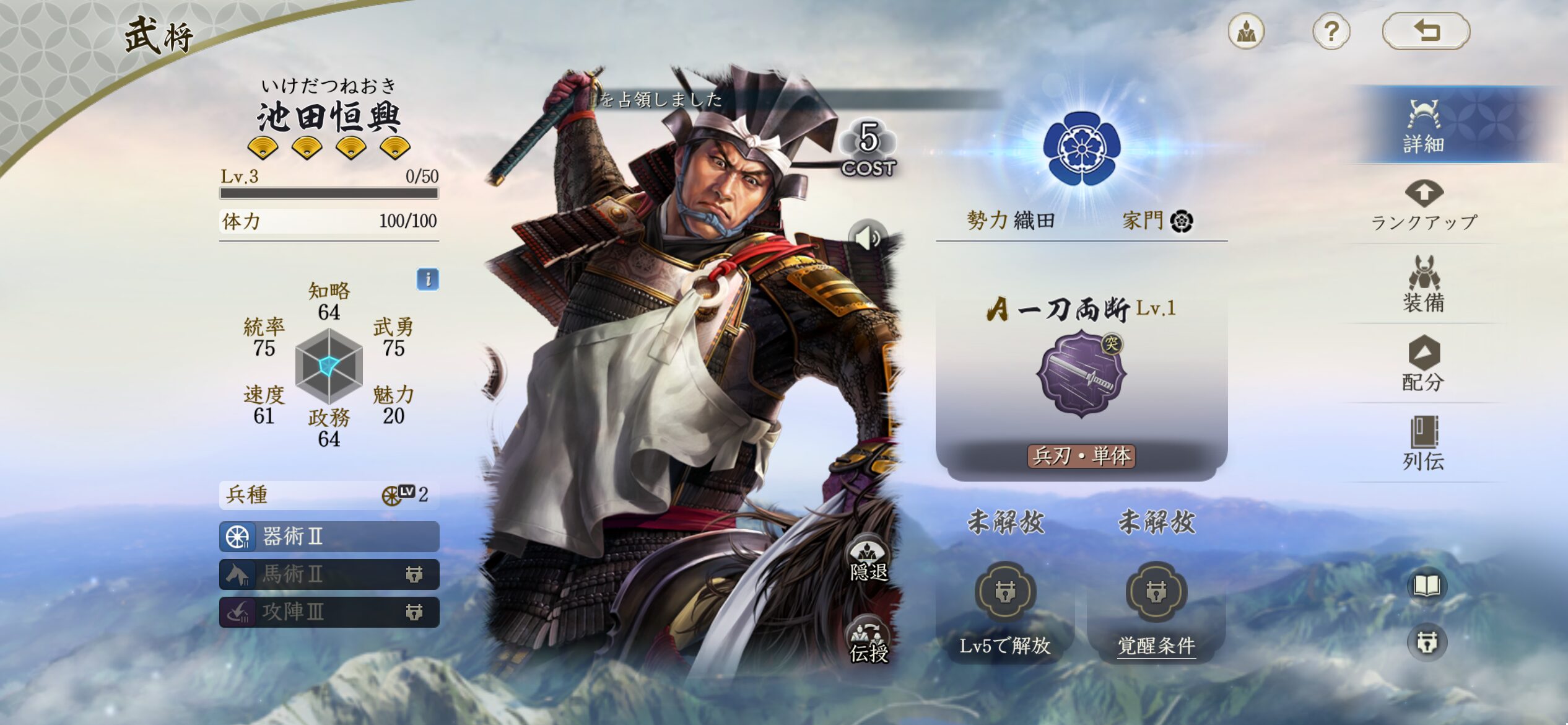Select the 器術Ⅱ troop type row
The height and width of the screenshot is (725, 1568).
(329, 537)
